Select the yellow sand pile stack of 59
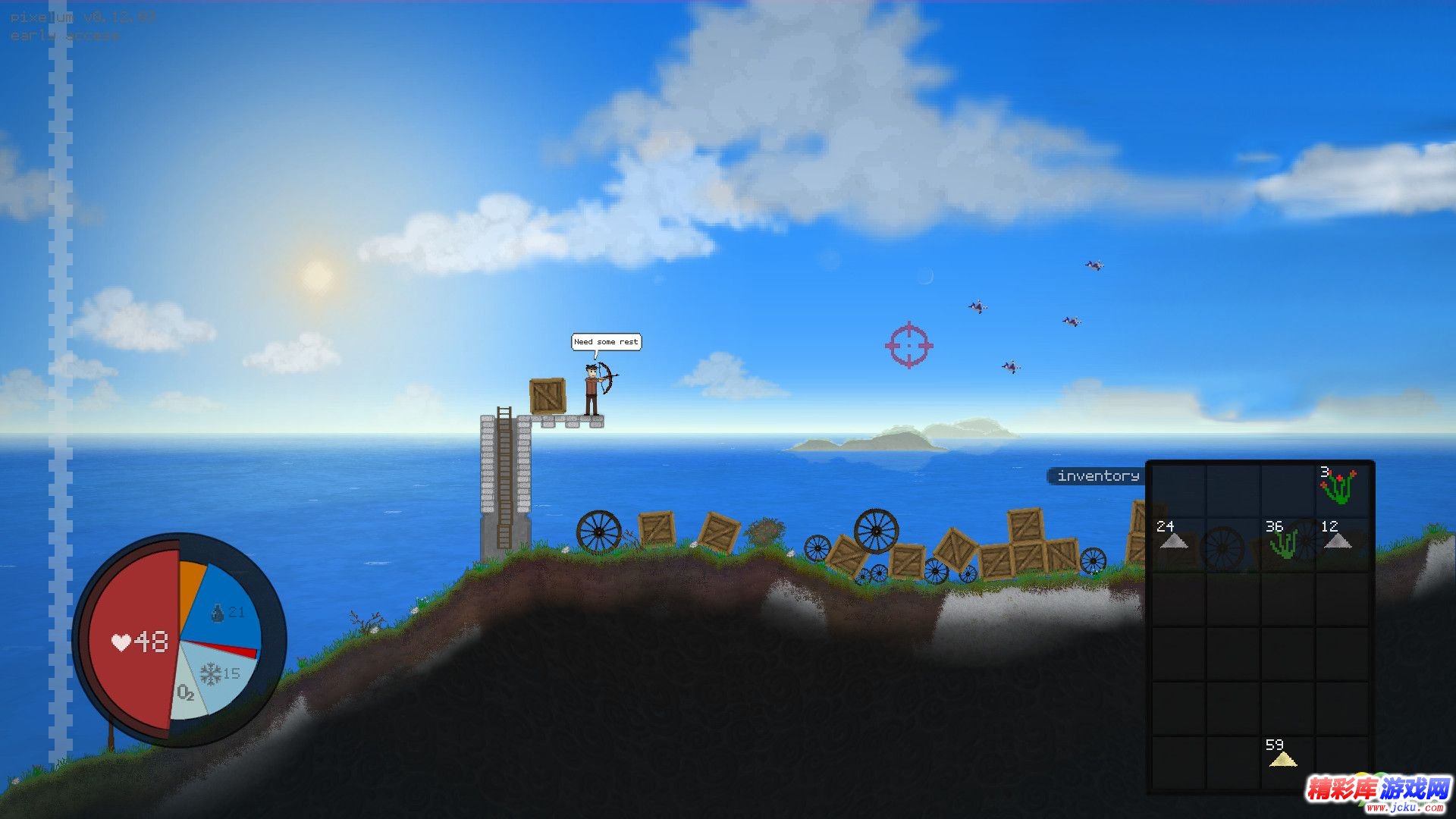Viewport: 1456px width, 819px height. point(1282,758)
